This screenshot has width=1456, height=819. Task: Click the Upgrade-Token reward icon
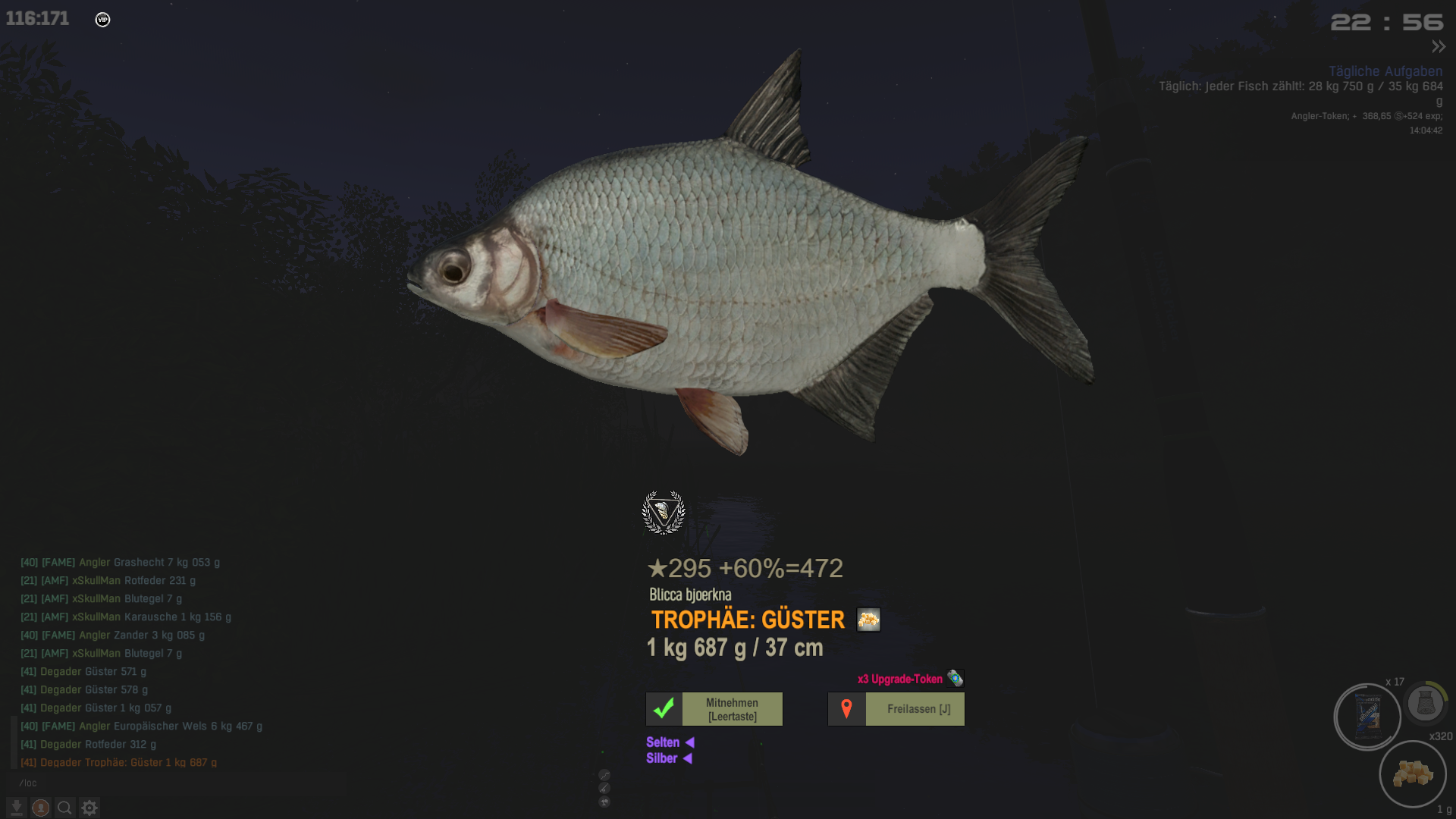click(x=955, y=679)
